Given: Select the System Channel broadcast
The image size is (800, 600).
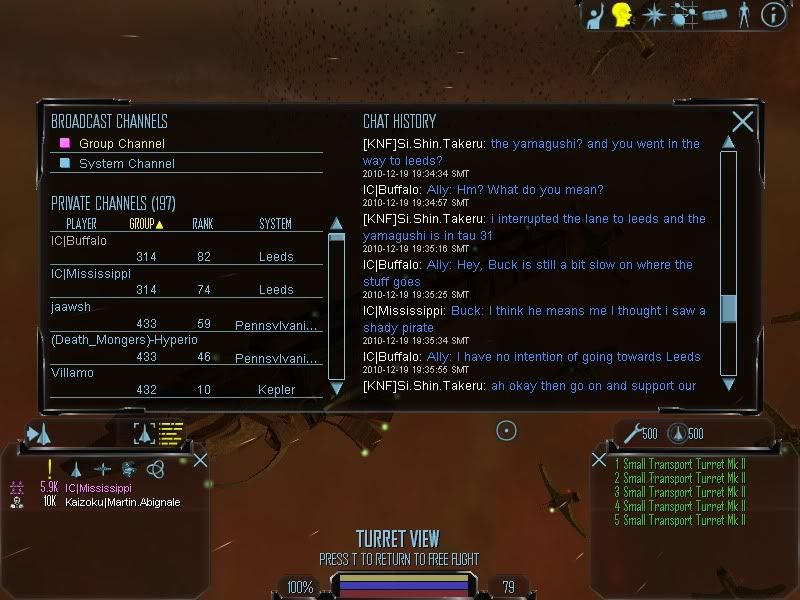Looking at the screenshot, I should click(126, 163).
